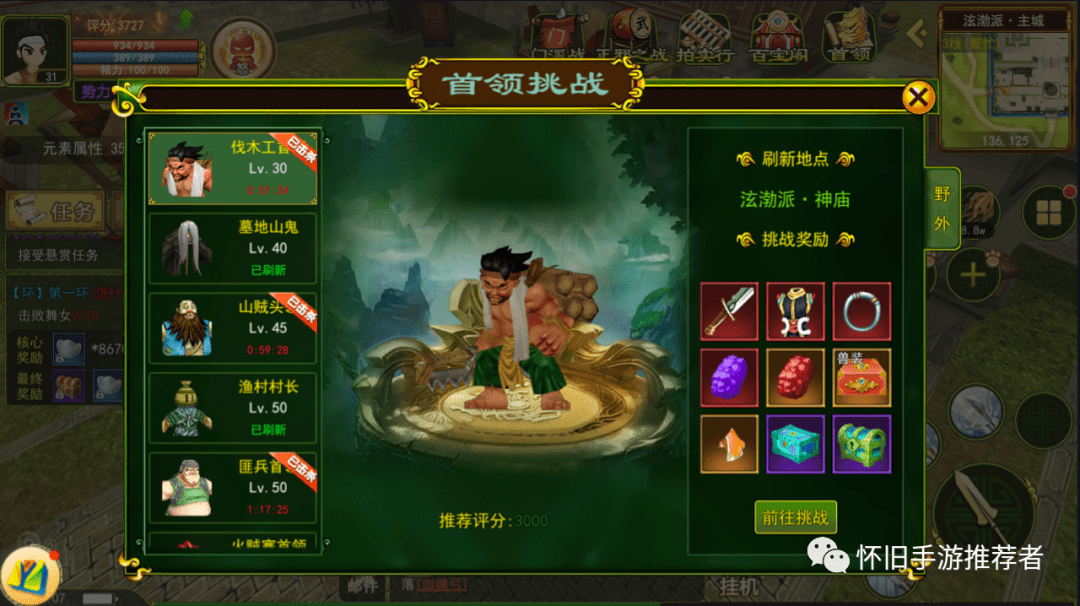This screenshot has width=1080, height=606.
Task: Click the 前往挑战 button
Action: [x=795, y=517]
